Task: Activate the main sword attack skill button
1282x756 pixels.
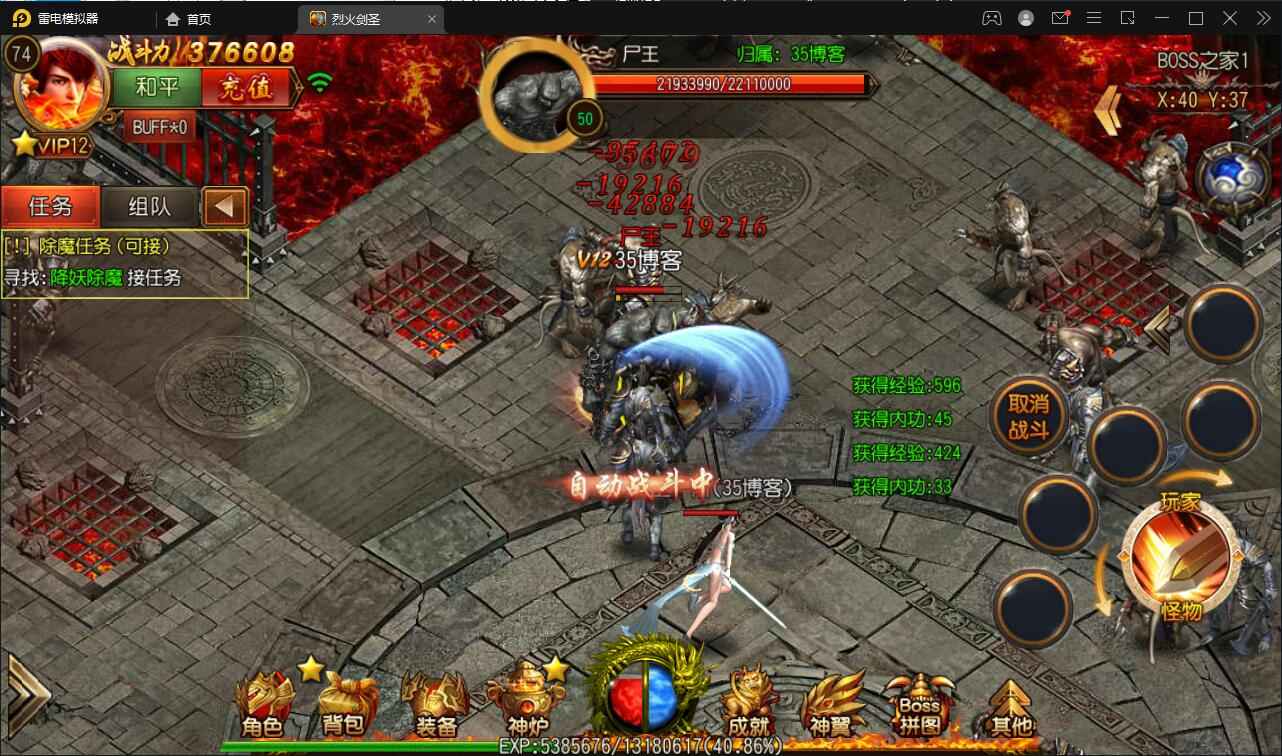Action: point(1178,555)
